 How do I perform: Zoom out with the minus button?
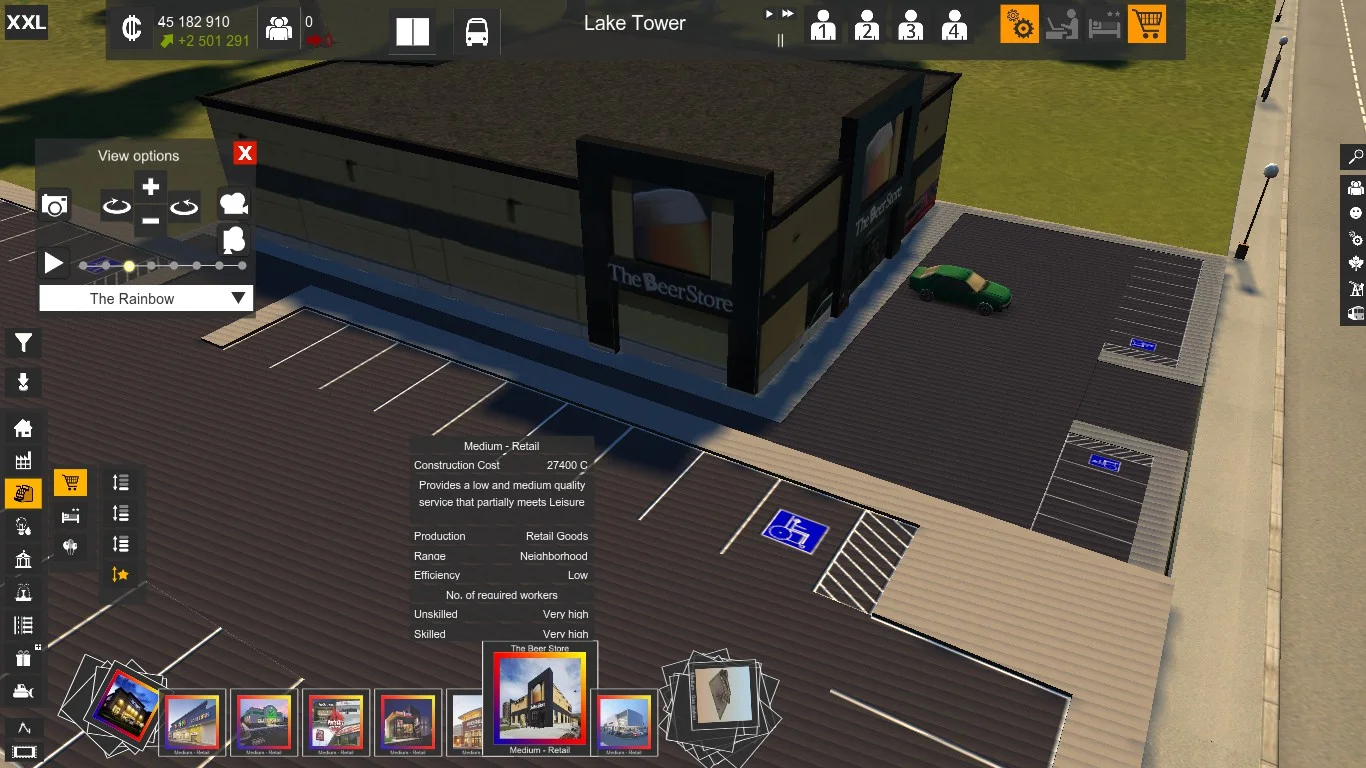150,220
